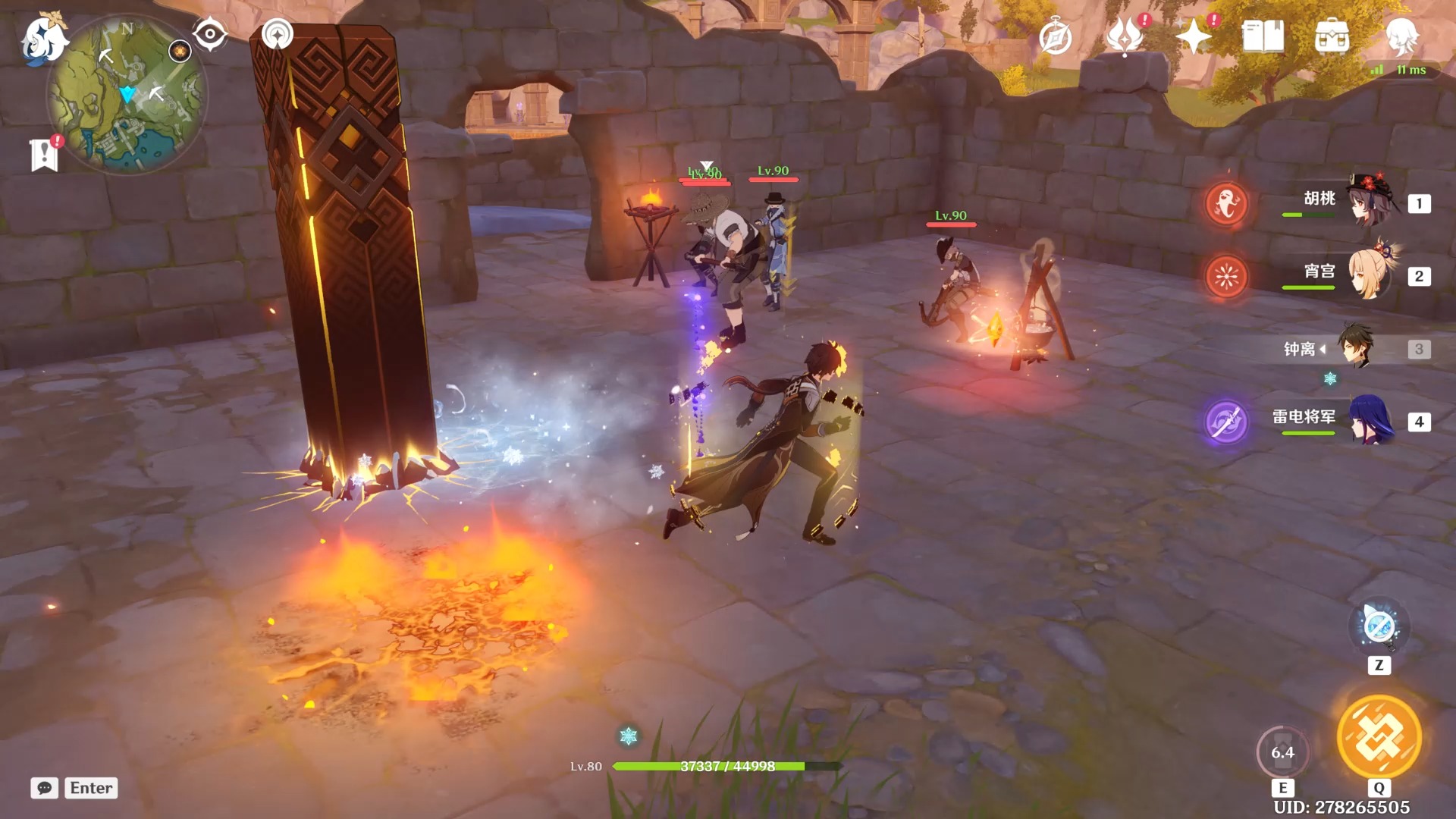
Task: Open the Events icon with winged emblem
Action: 1125,36
